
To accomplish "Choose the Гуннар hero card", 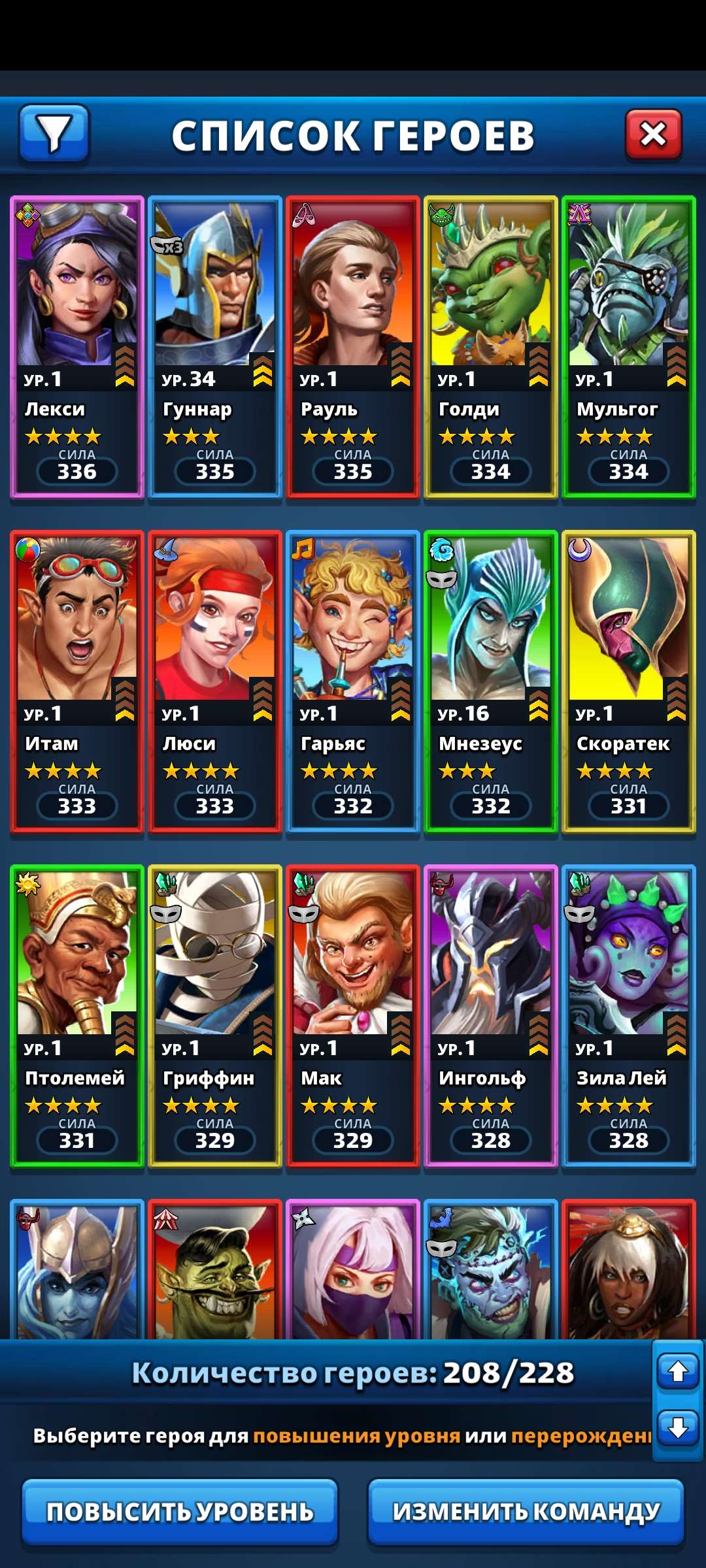I will tap(215, 346).
